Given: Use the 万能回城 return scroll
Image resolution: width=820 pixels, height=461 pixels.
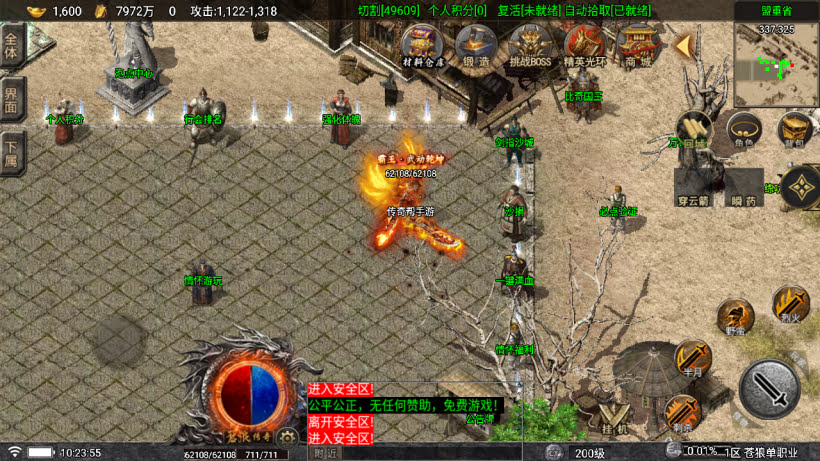Looking at the screenshot, I should coord(691,129).
